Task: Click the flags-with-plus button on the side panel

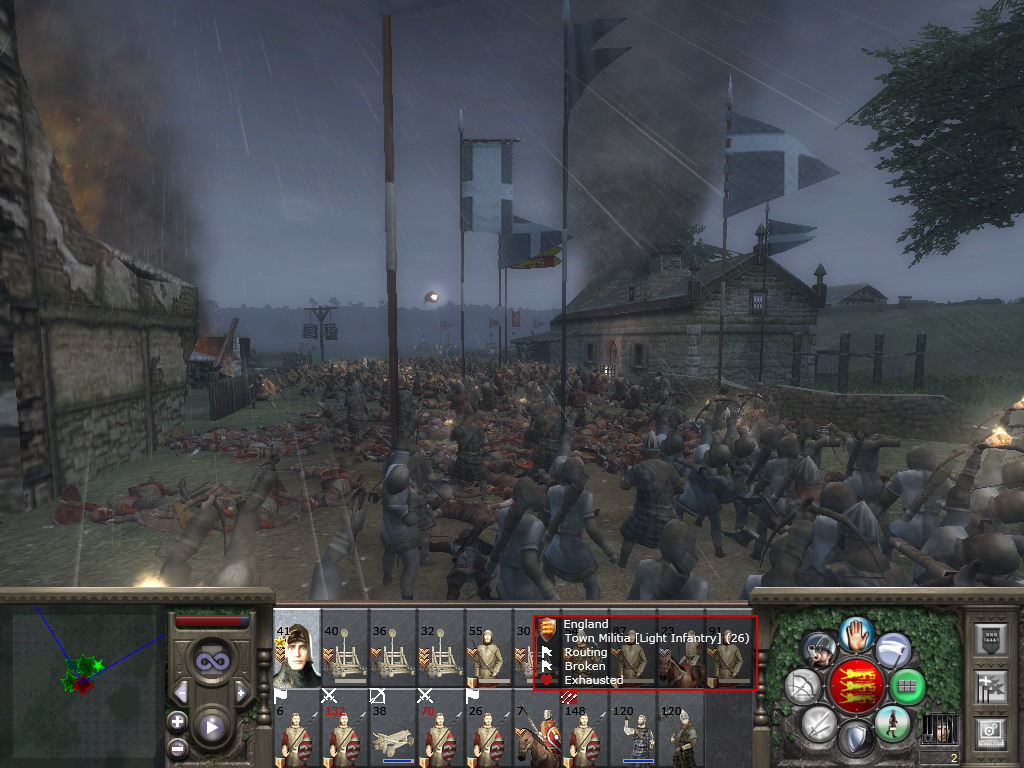Action: [x=993, y=686]
